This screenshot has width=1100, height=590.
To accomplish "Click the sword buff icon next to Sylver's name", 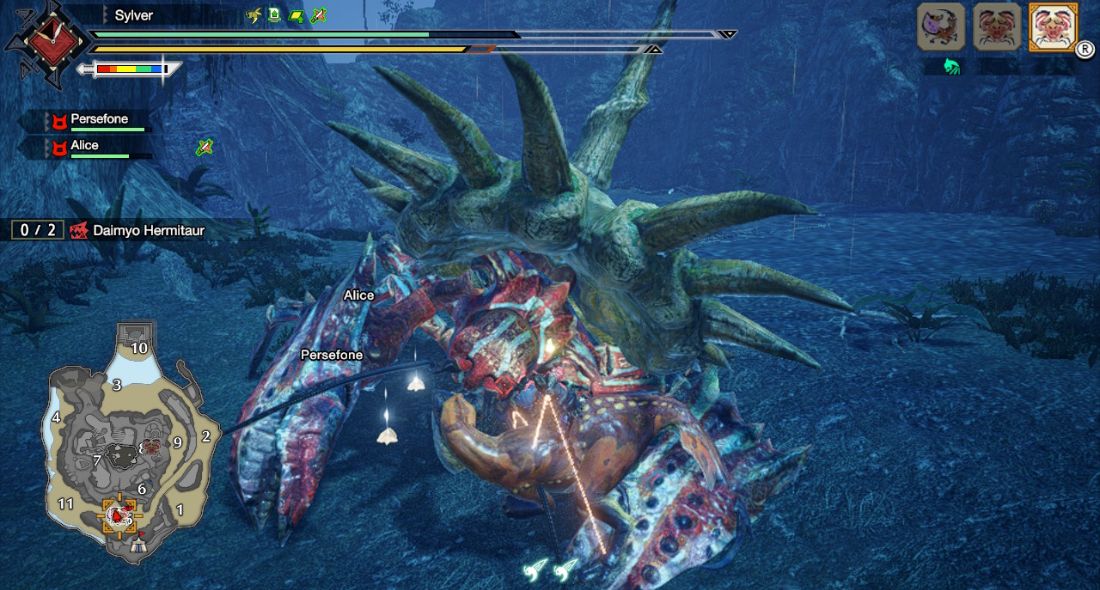I will point(318,16).
